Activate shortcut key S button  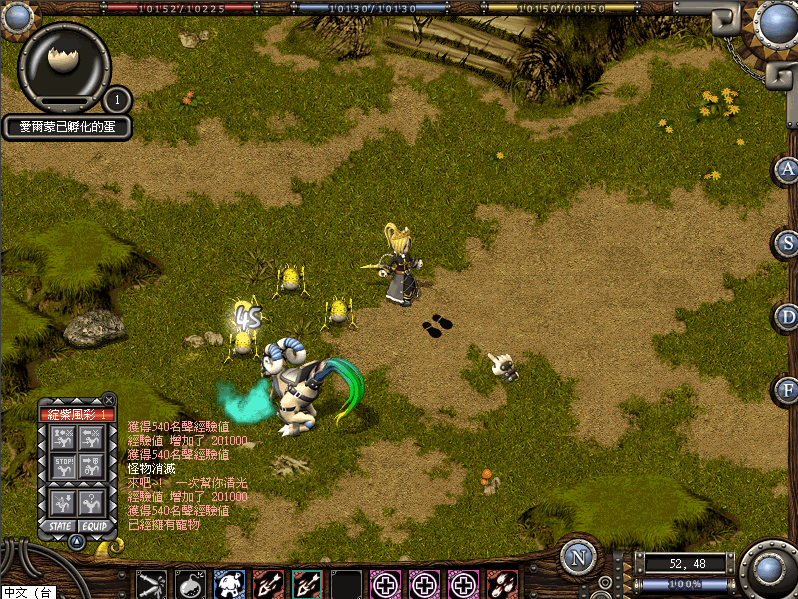pyautogui.click(x=787, y=243)
